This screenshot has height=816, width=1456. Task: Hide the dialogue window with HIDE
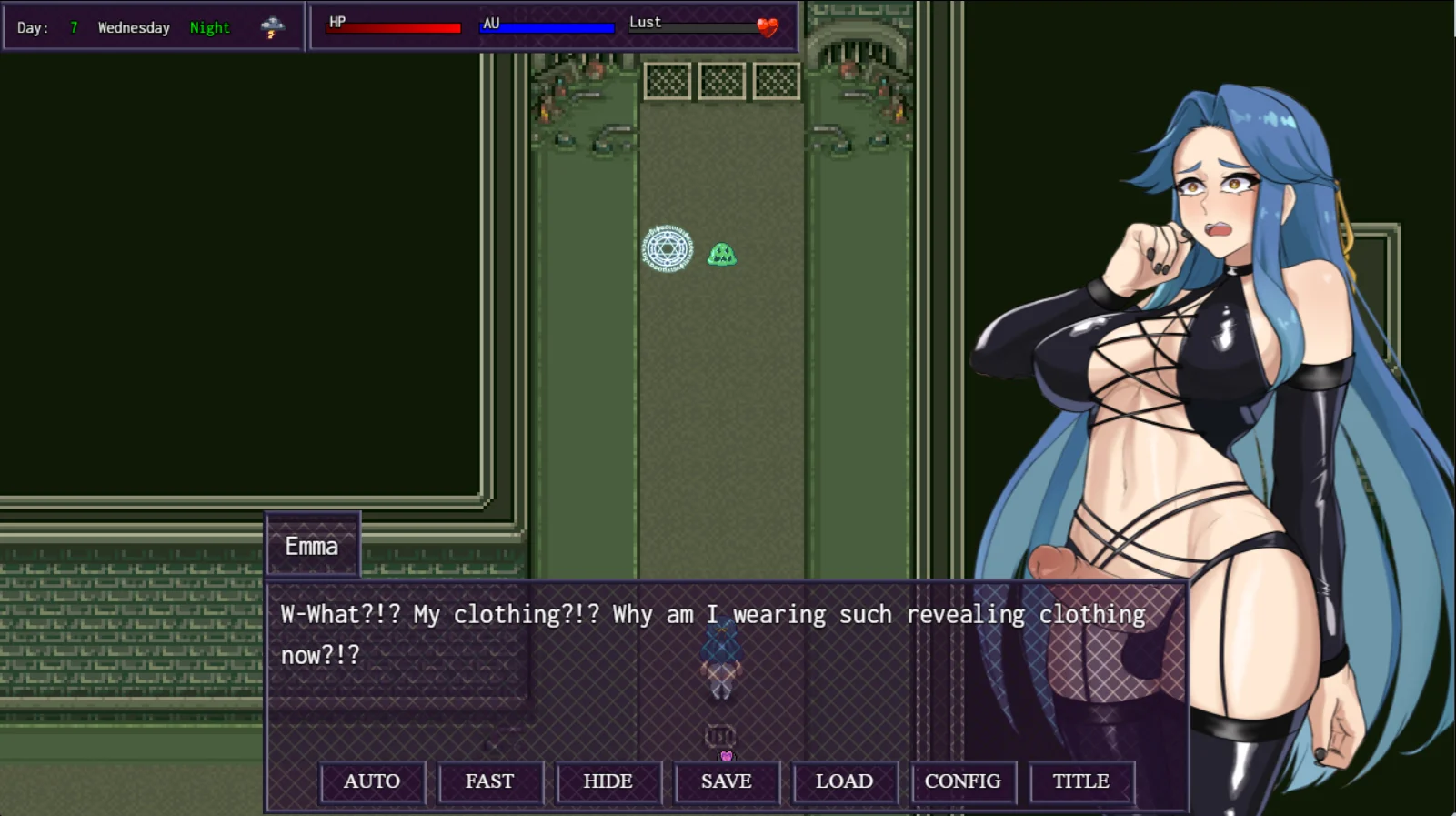pyautogui.click(x=608, y=781)
